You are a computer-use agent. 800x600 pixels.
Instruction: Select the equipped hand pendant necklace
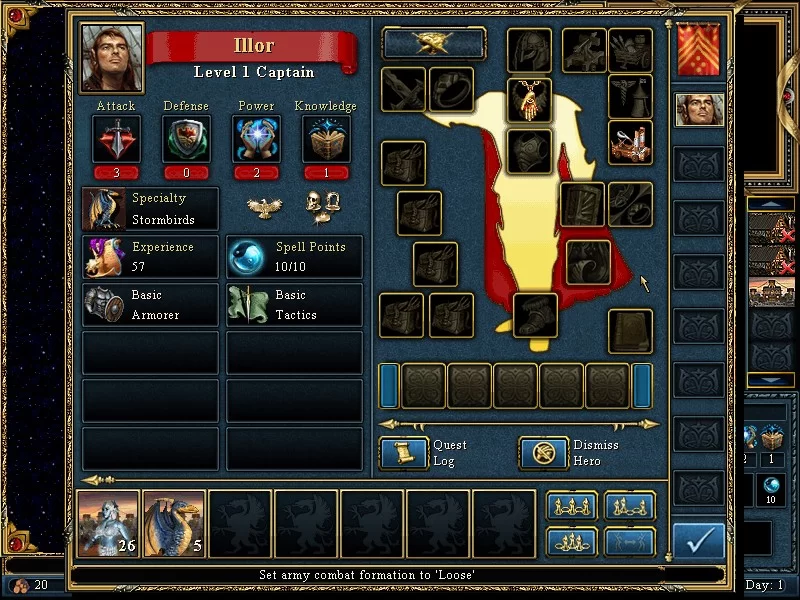(529, 99)
